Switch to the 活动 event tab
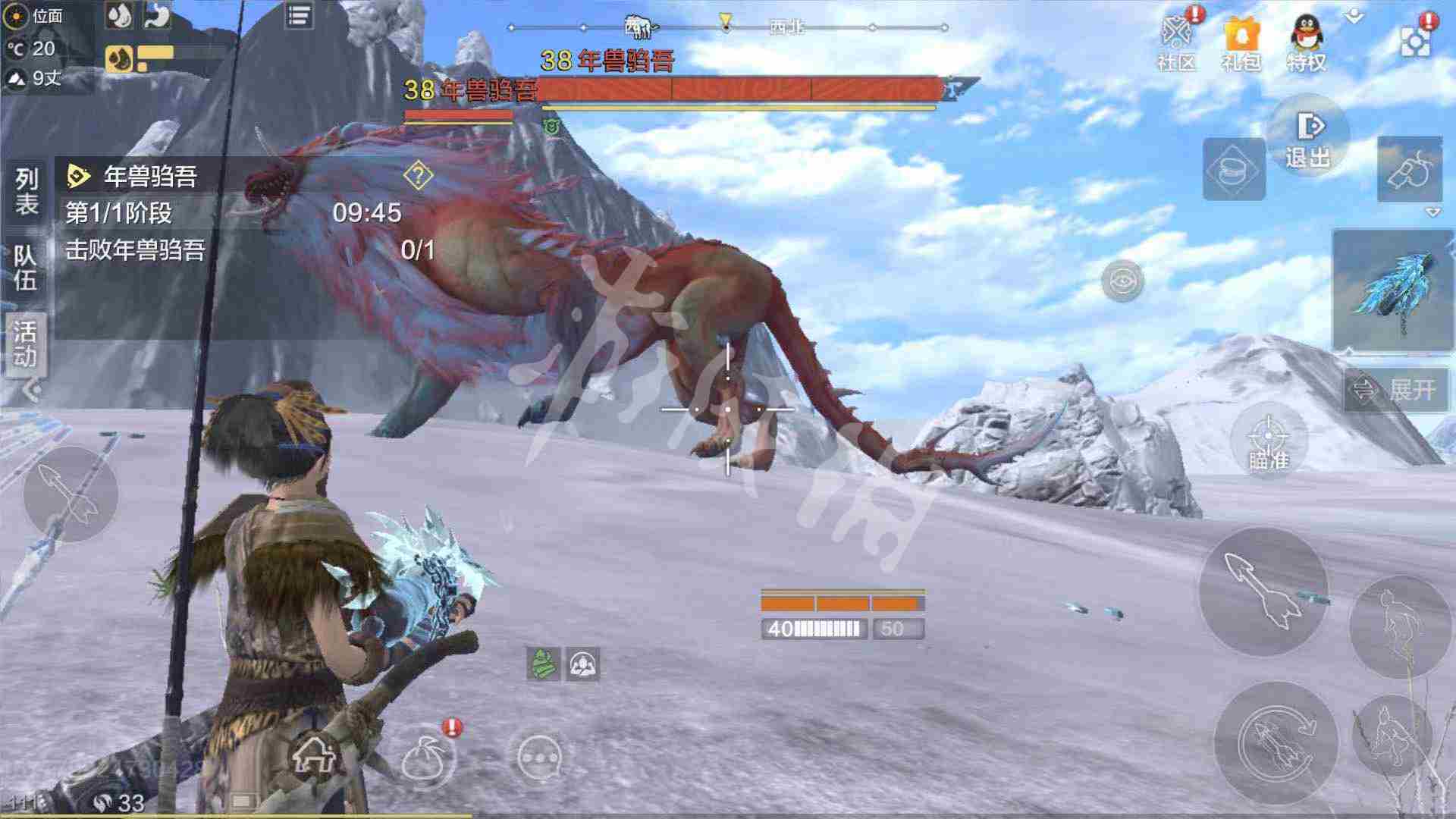1456x819 pixels. (26, 343)
